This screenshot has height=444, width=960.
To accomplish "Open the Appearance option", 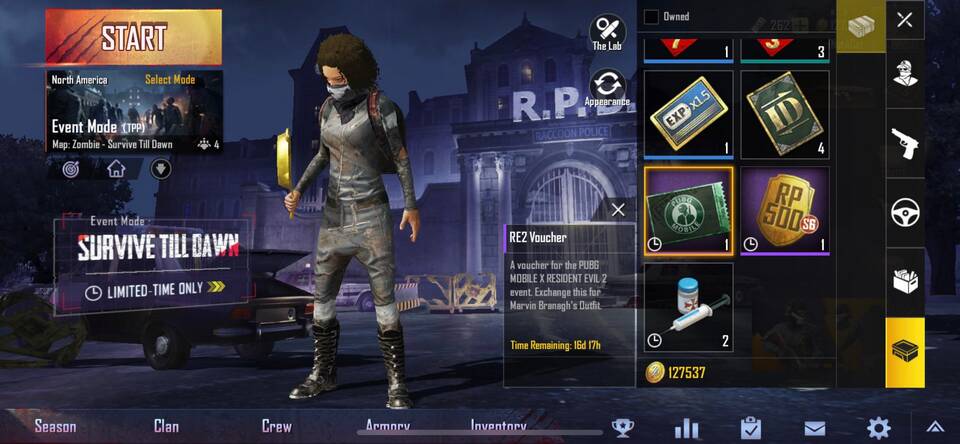I will click(607, 88).
